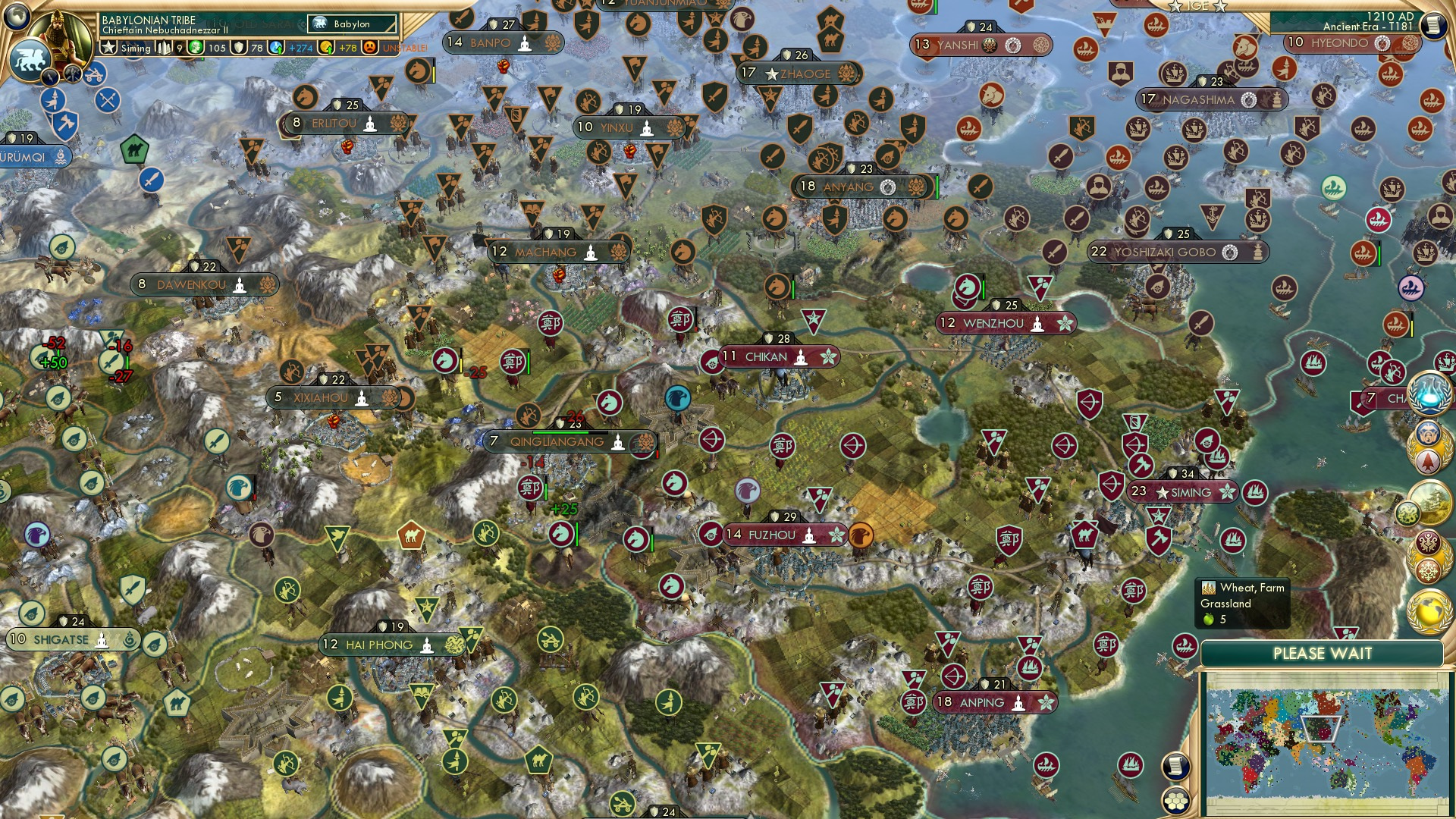This screenshot has height=819, width=1456.
Task: Toggle strategic view with the globe button
Action: tap(16, 19)
